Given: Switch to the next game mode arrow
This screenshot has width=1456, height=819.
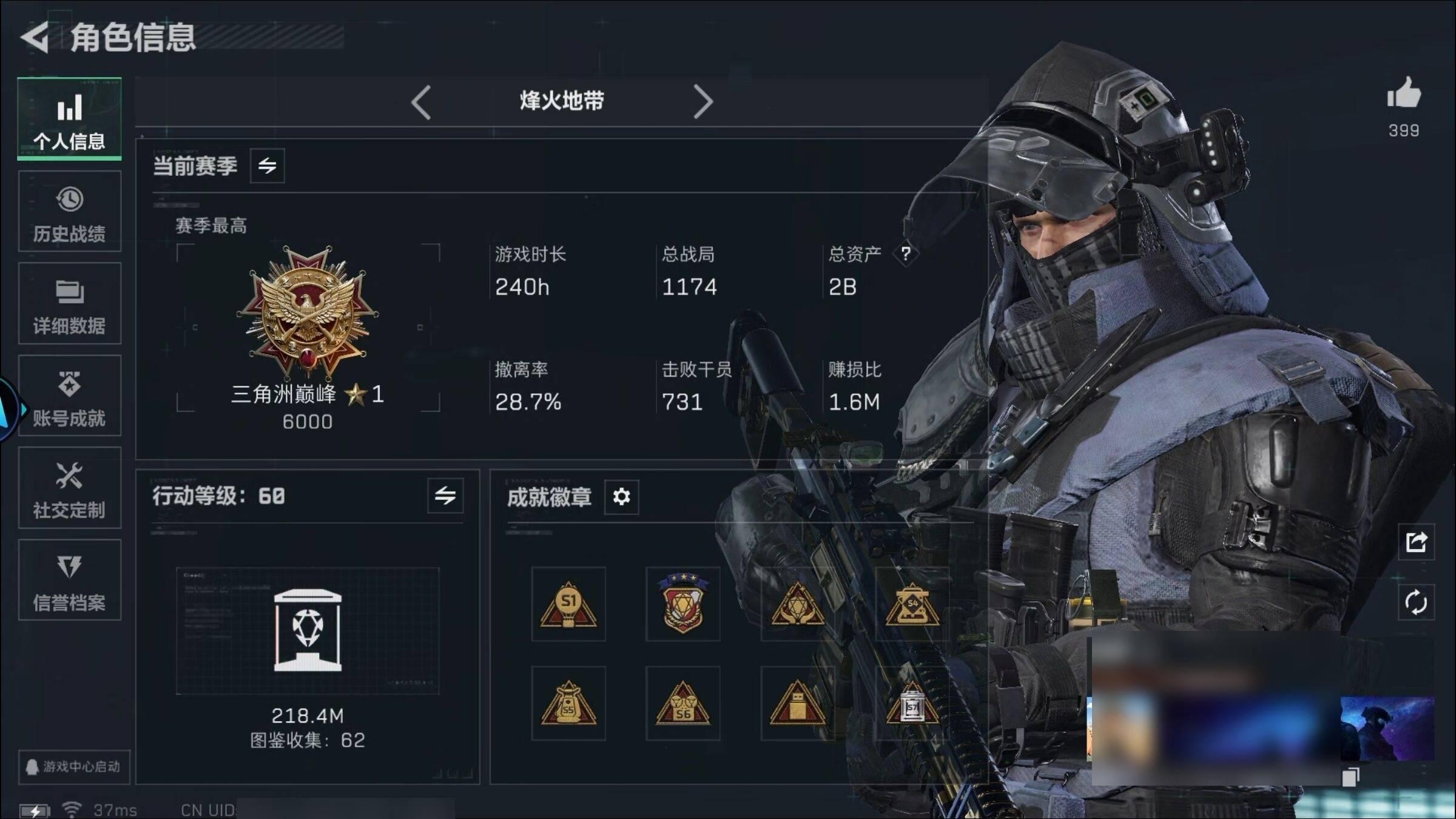Looking at the screenshot, I should 703,102.
